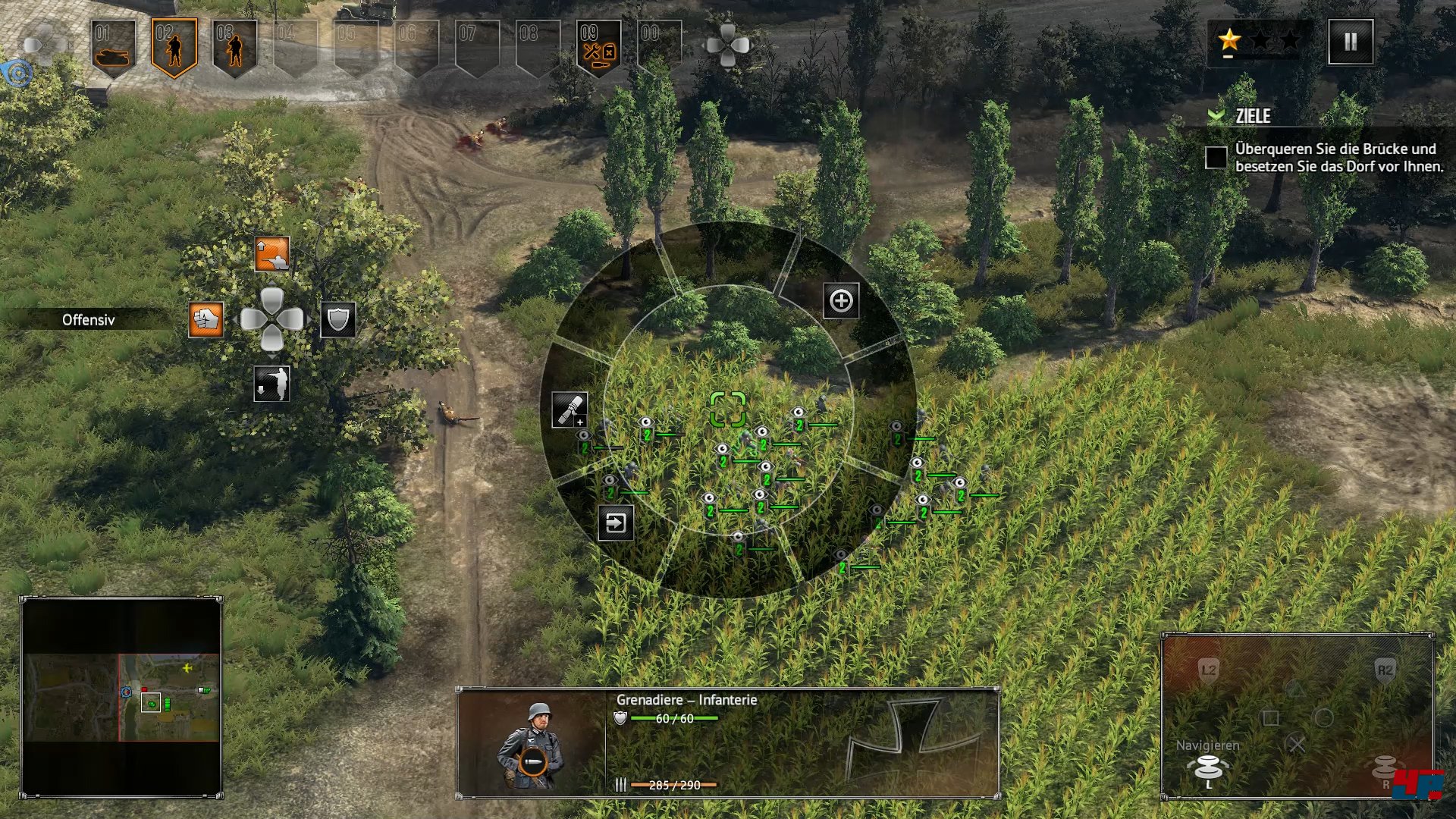Choose the crosshair attack command in radial menu
Screen dimensions: 1456x819
(x=841, y=301)
